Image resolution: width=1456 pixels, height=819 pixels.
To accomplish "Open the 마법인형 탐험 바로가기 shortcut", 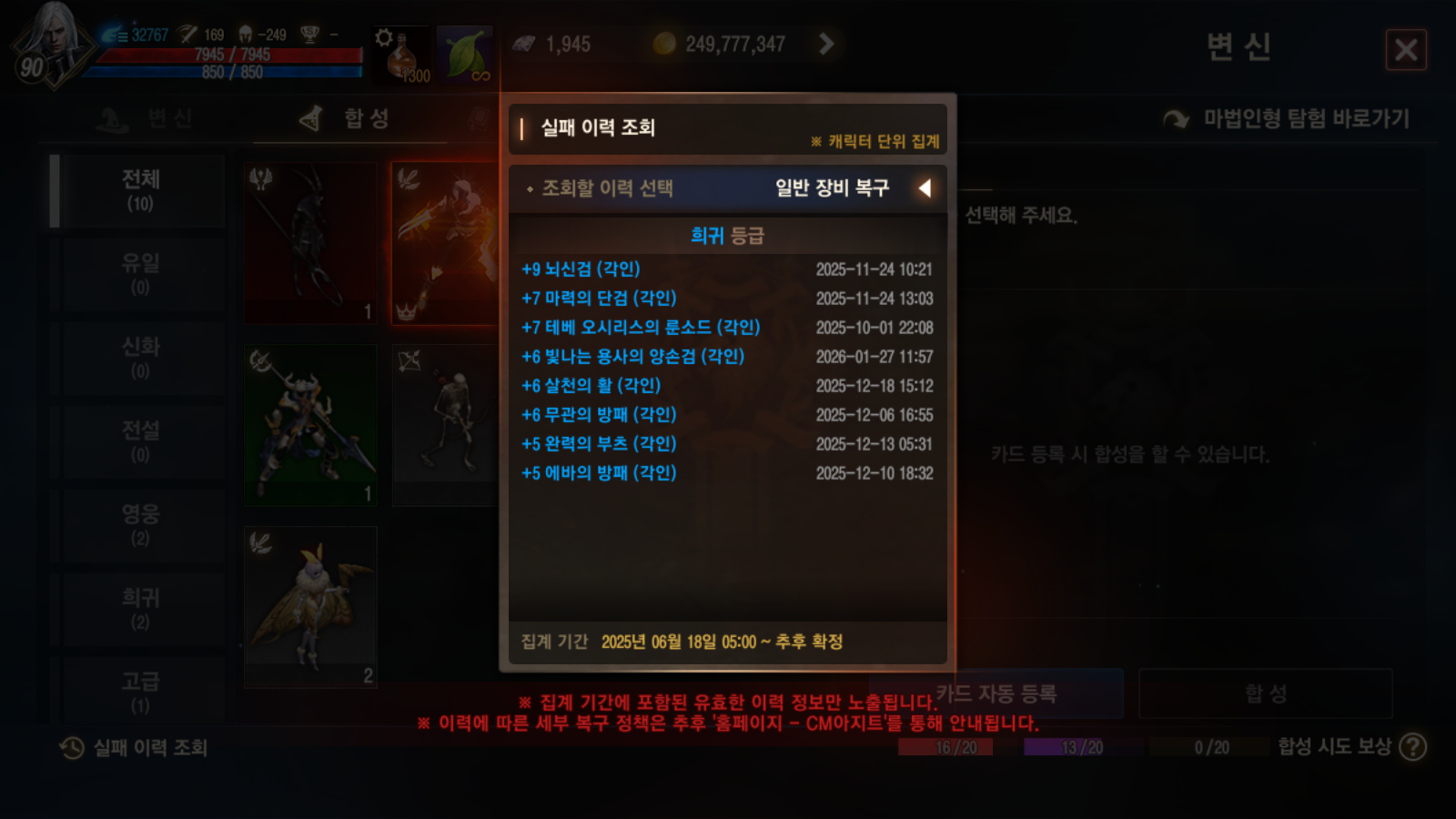I will 1301,117.
